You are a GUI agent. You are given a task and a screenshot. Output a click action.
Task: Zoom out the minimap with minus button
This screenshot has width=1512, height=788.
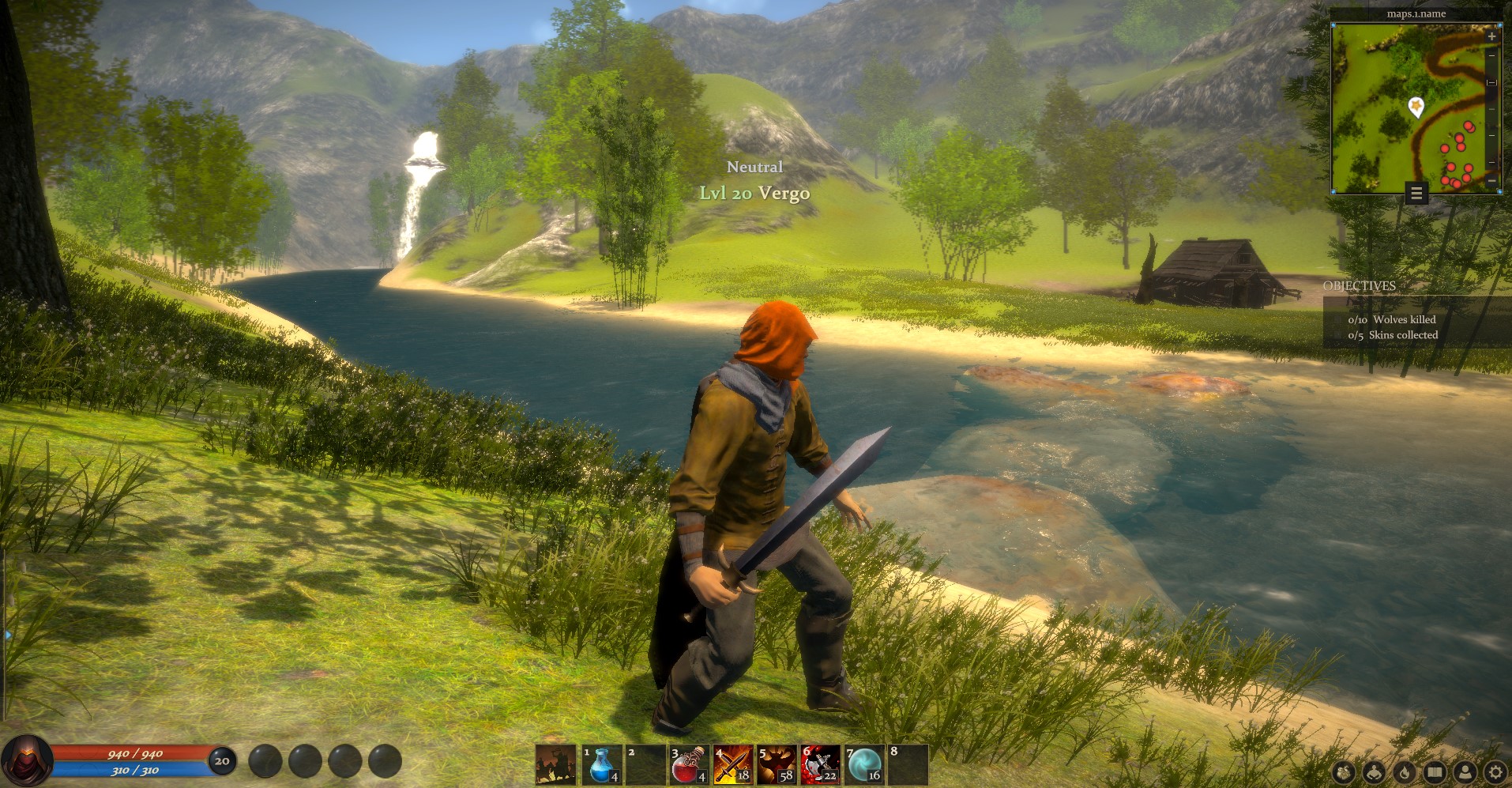tap(1491, 181)
